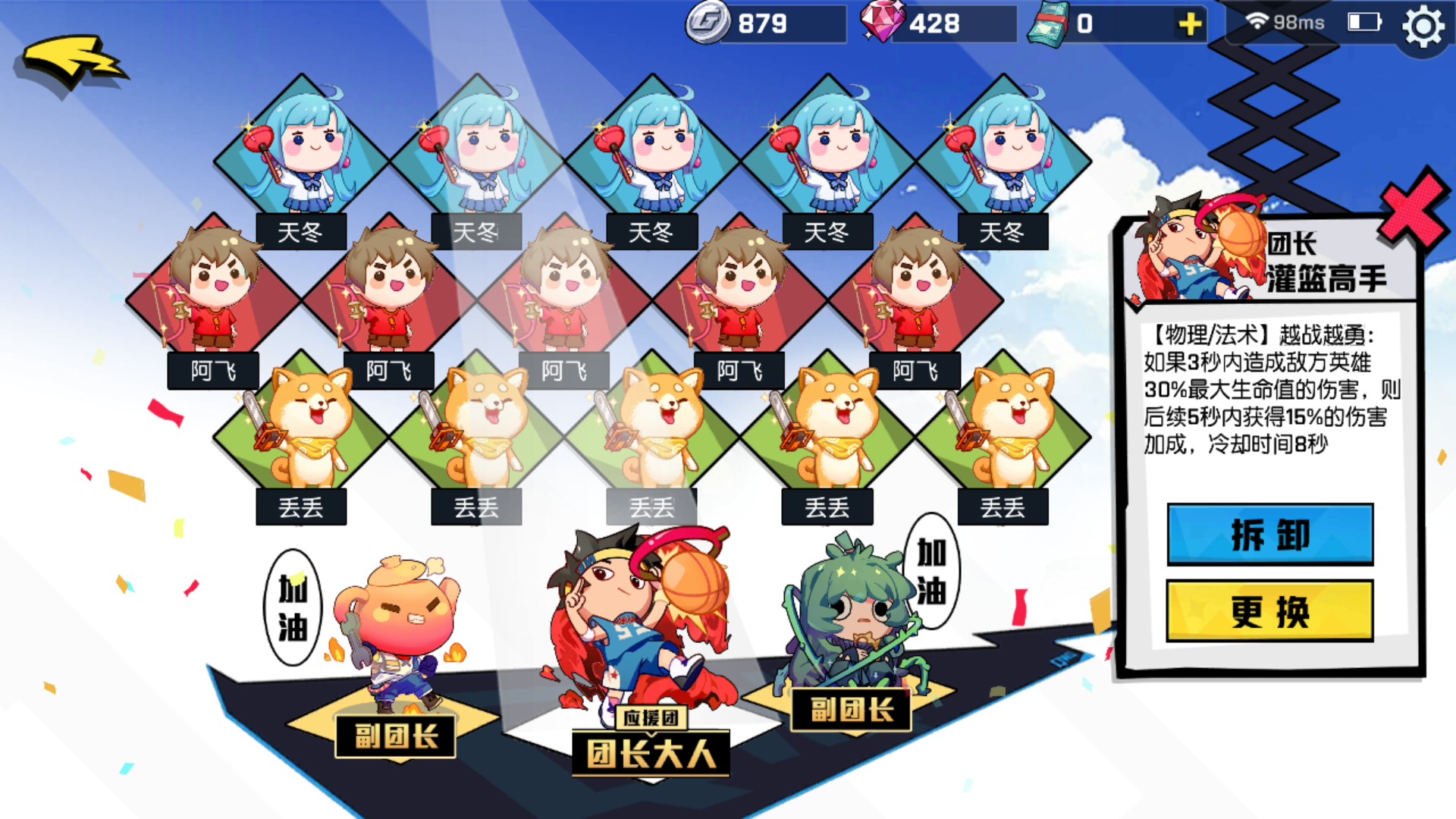The image size is (1456, 819).
Task: Go back with the yellow arrow
Action: pyautogui.click(x=72, y=62)
